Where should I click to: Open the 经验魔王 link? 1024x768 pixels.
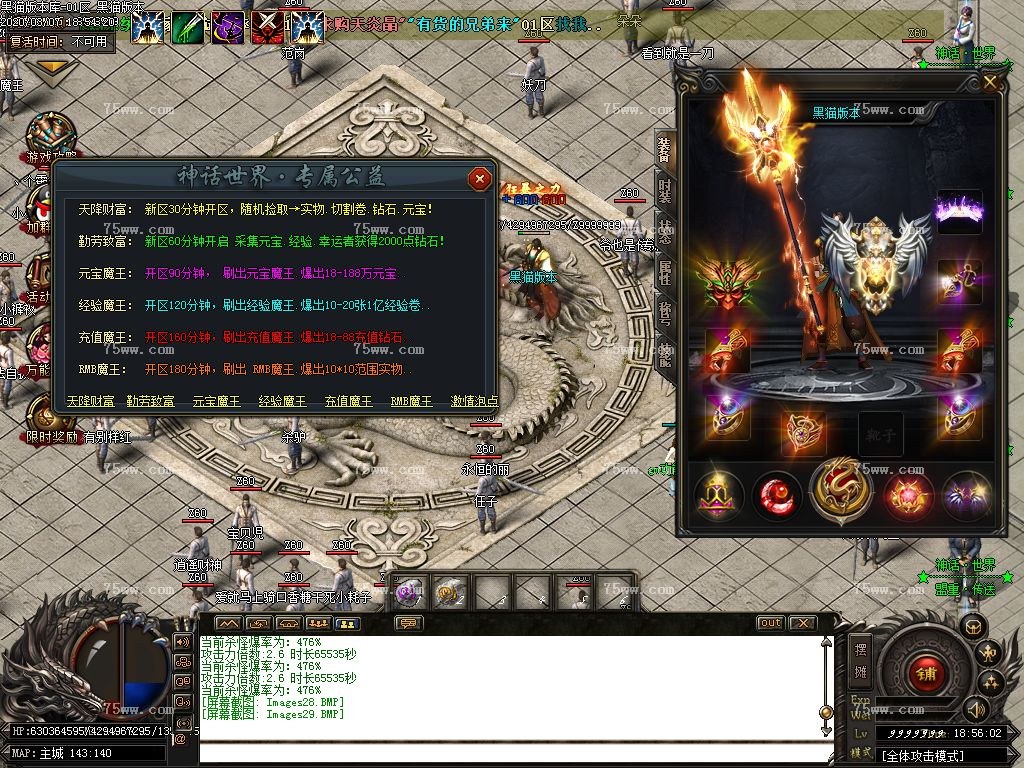click(x=282, y=401)
